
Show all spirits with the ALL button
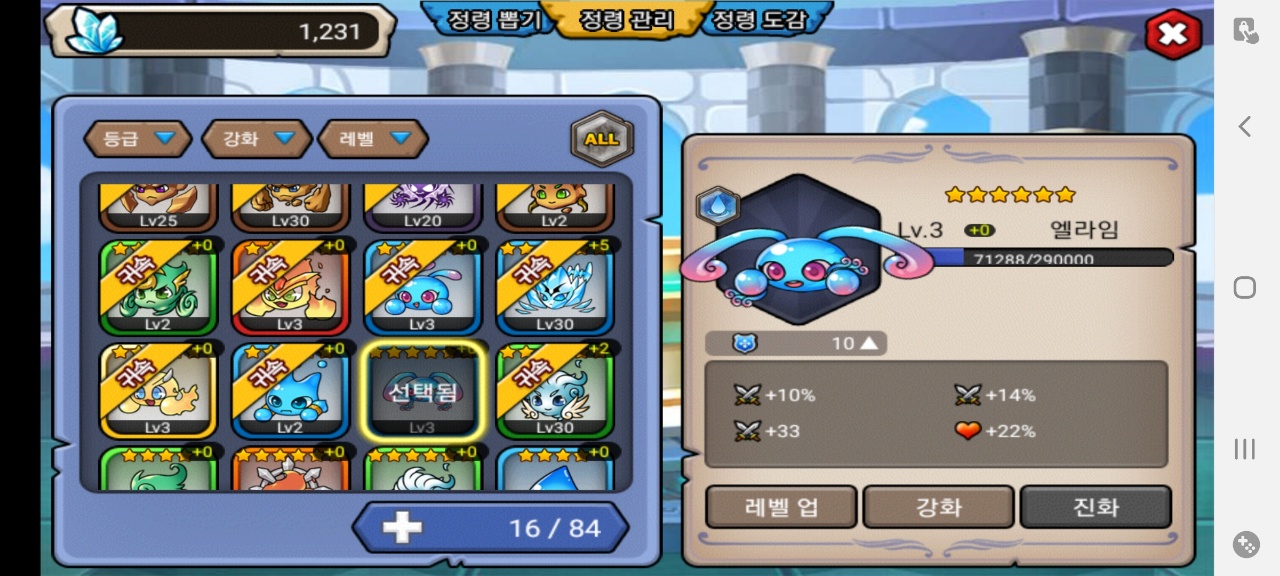[x=601, y=139]
